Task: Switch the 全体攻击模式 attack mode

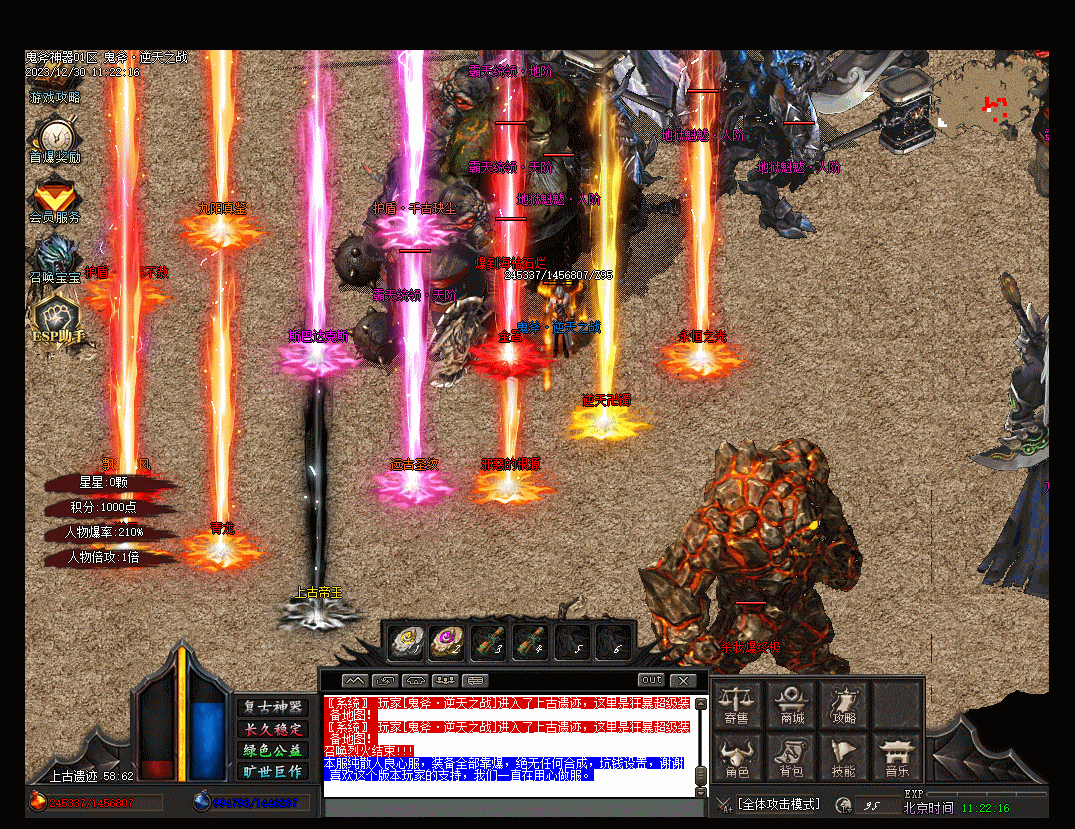Action: coord(778,804)
